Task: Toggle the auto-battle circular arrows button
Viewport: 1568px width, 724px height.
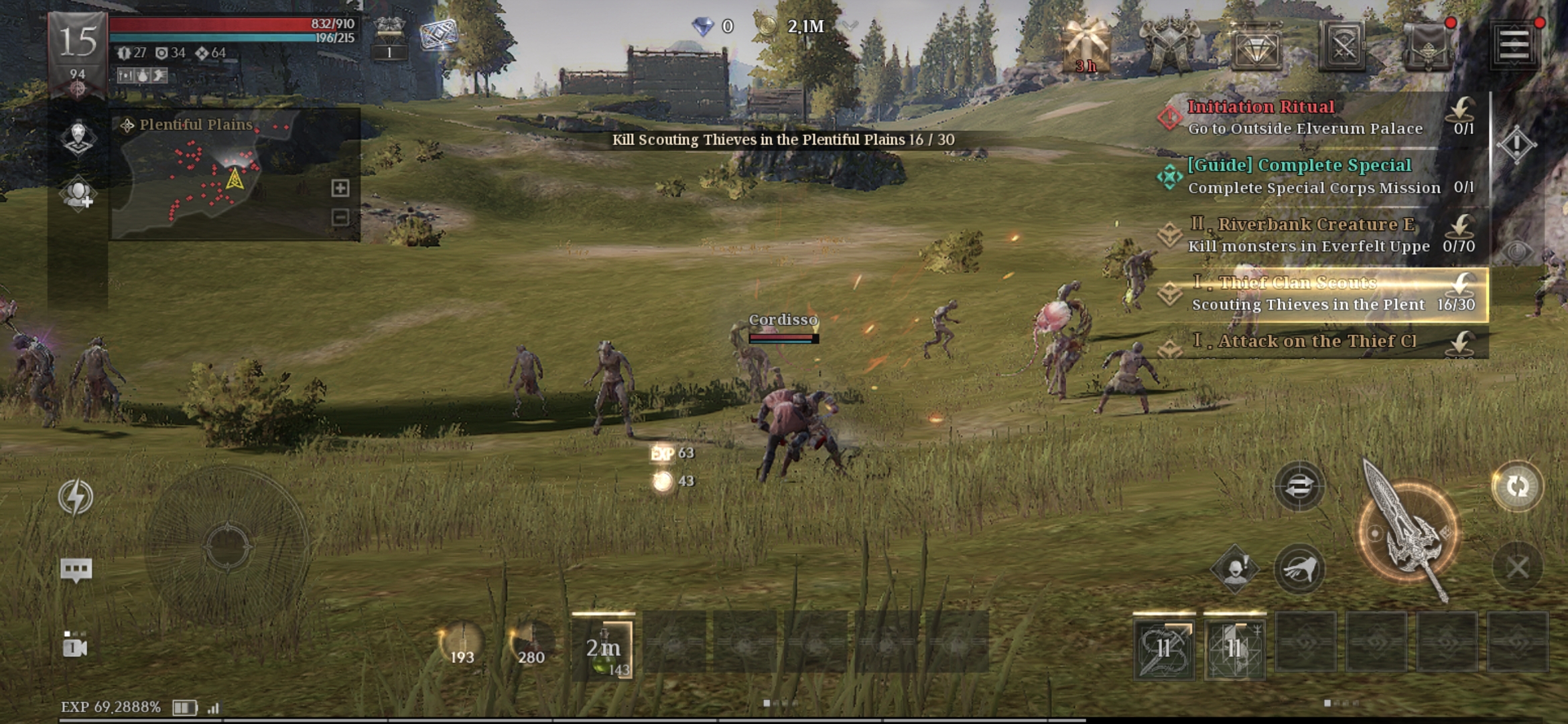Action: tap(1517, 486)
